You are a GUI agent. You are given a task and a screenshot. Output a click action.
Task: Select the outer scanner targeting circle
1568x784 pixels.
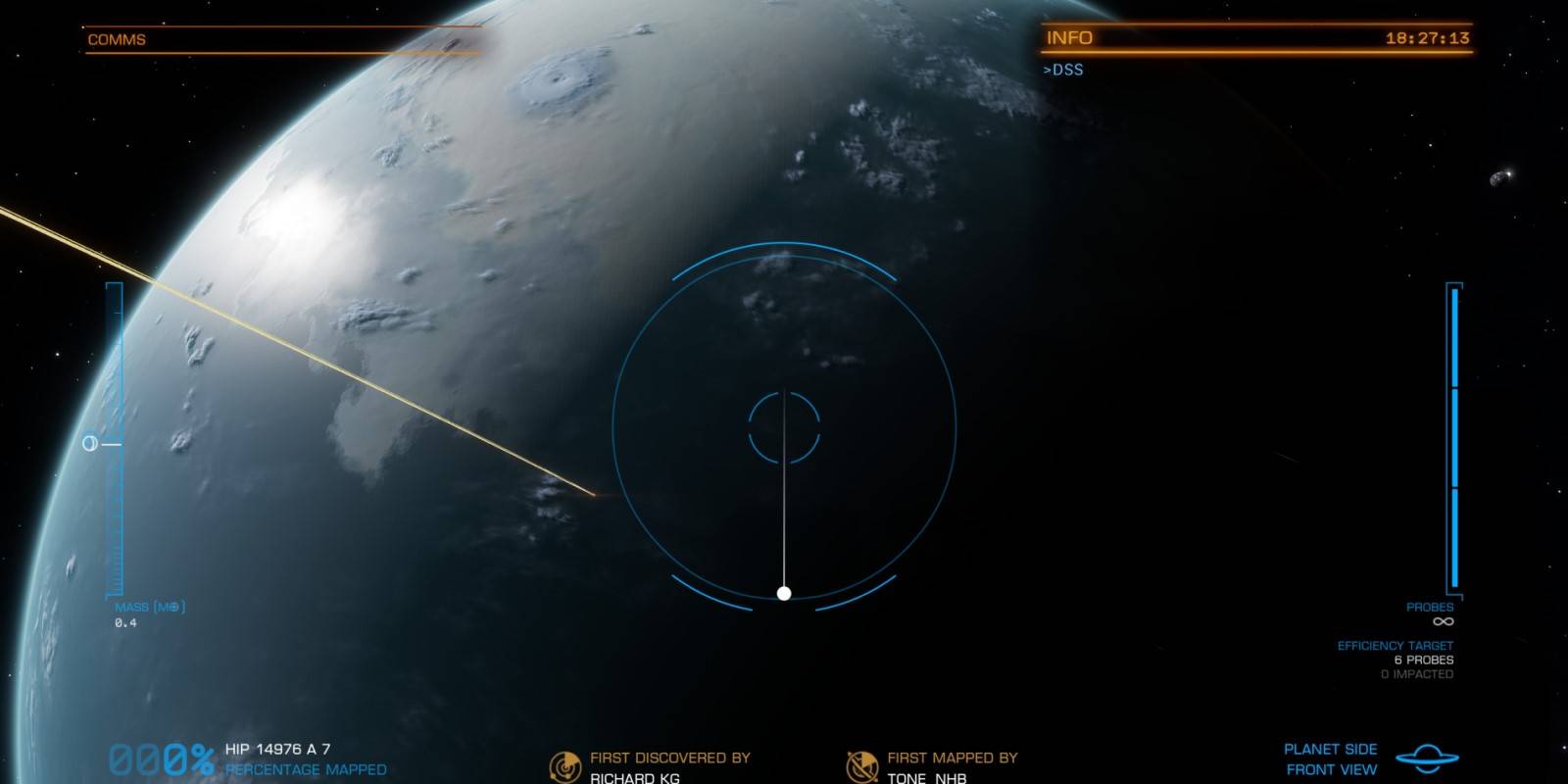(x=784, y=245)
